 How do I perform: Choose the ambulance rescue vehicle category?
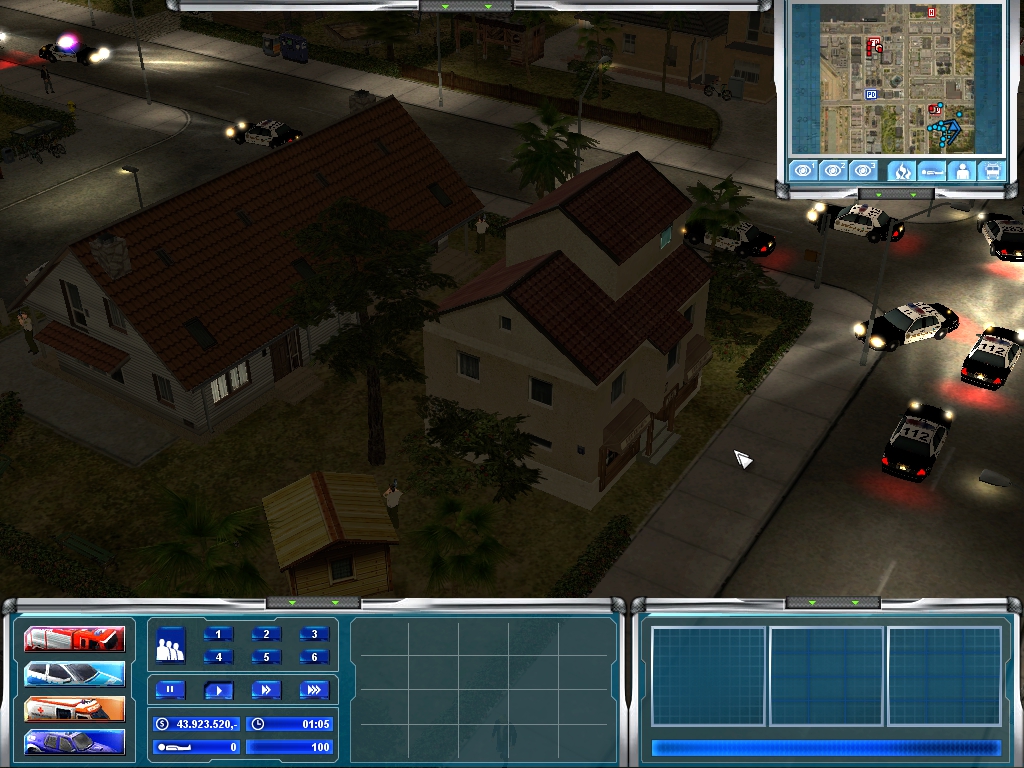(75, 708)
